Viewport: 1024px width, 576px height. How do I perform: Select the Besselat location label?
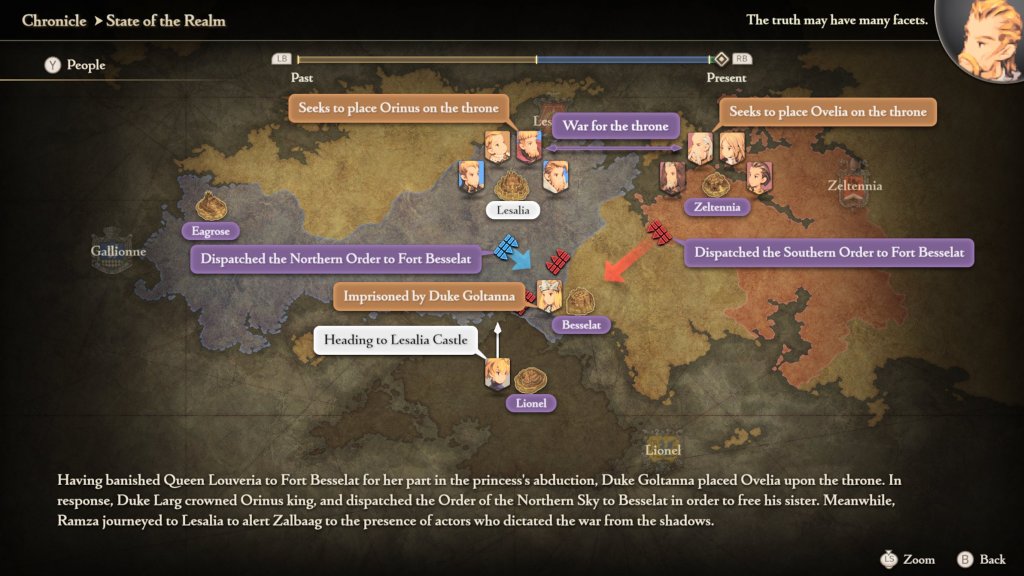581,325
